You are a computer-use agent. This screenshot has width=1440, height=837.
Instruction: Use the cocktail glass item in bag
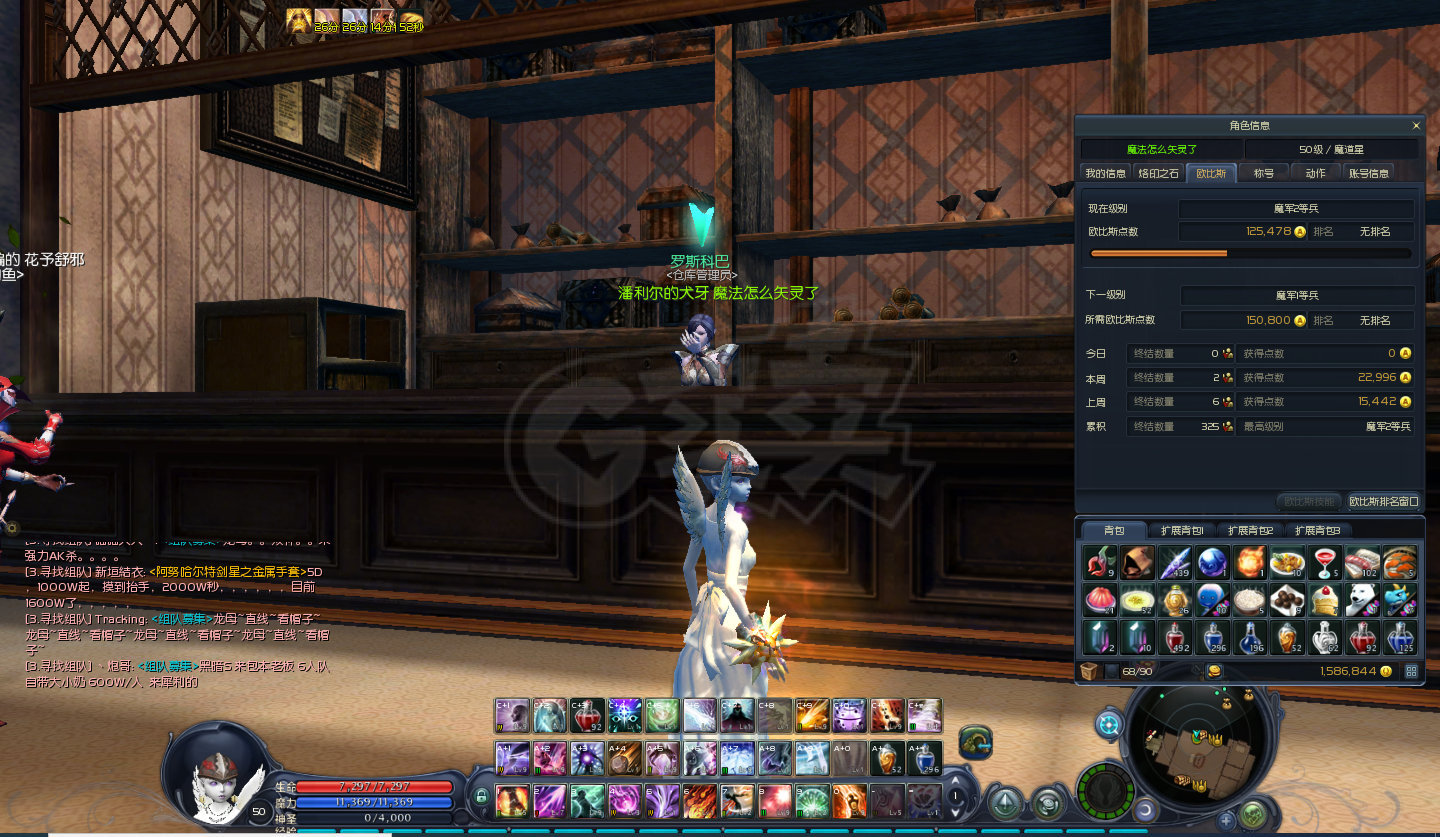pyautogui.click(x=1325, y=562)
